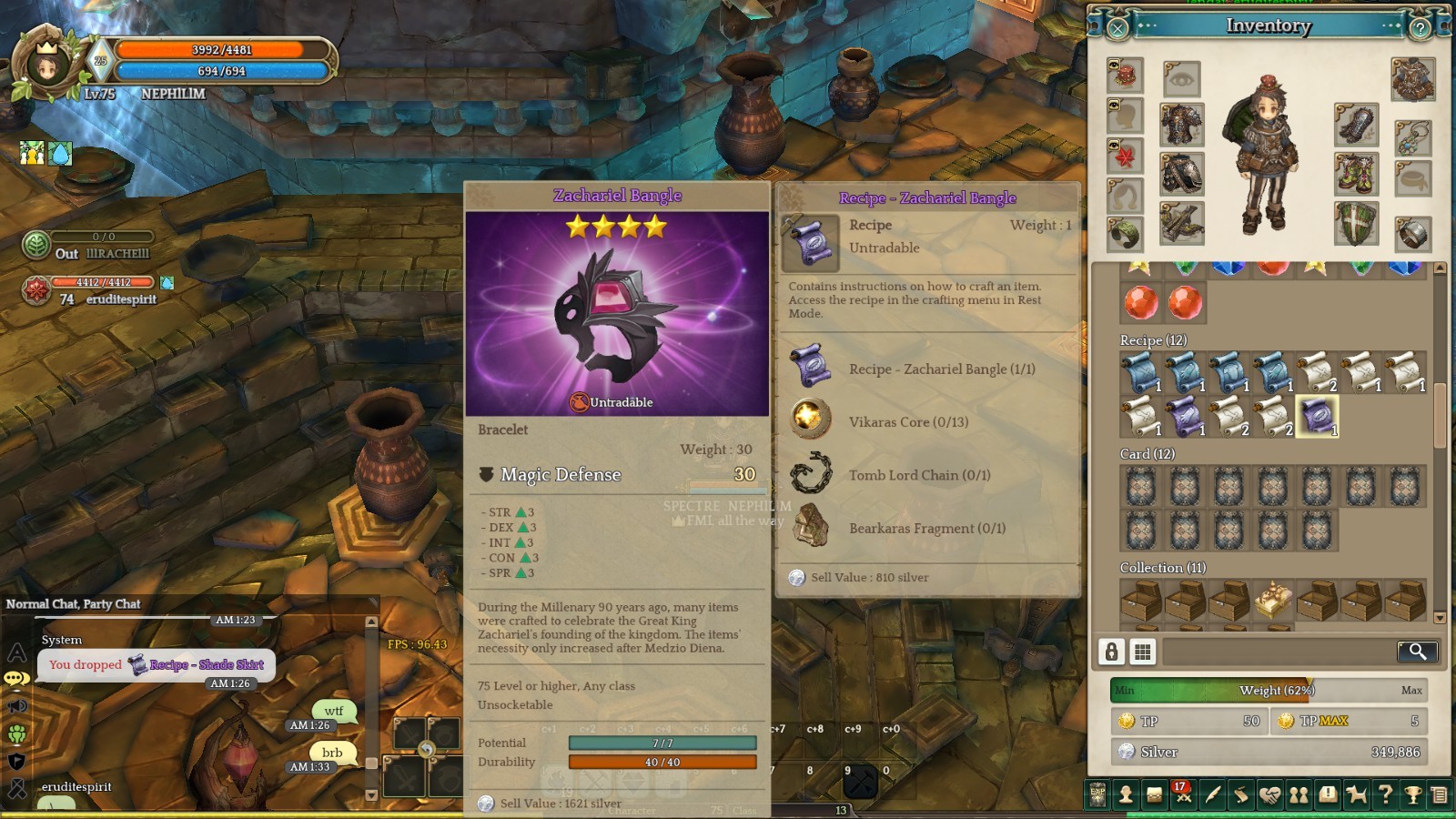This screenshot has width=1456, height=819.
Task: Click the inventory grid view button
Action: [x=1142, y=651]
